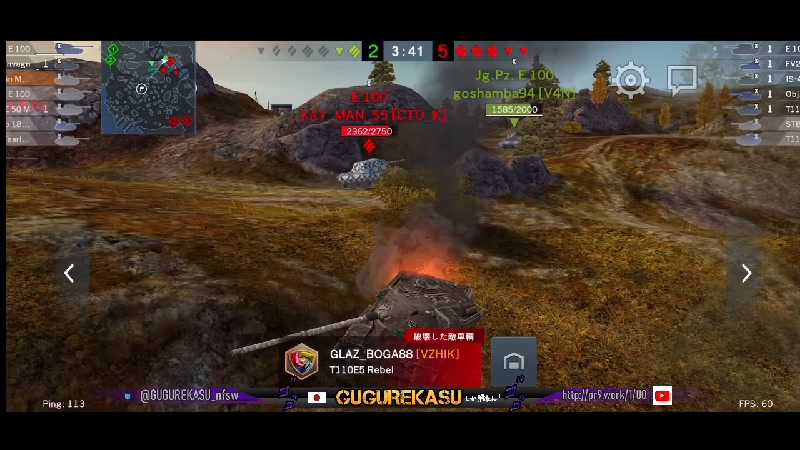Click the YouTube logo in stream overlay
The width and height of the screenshot is (800, 450).
(662, 396)
